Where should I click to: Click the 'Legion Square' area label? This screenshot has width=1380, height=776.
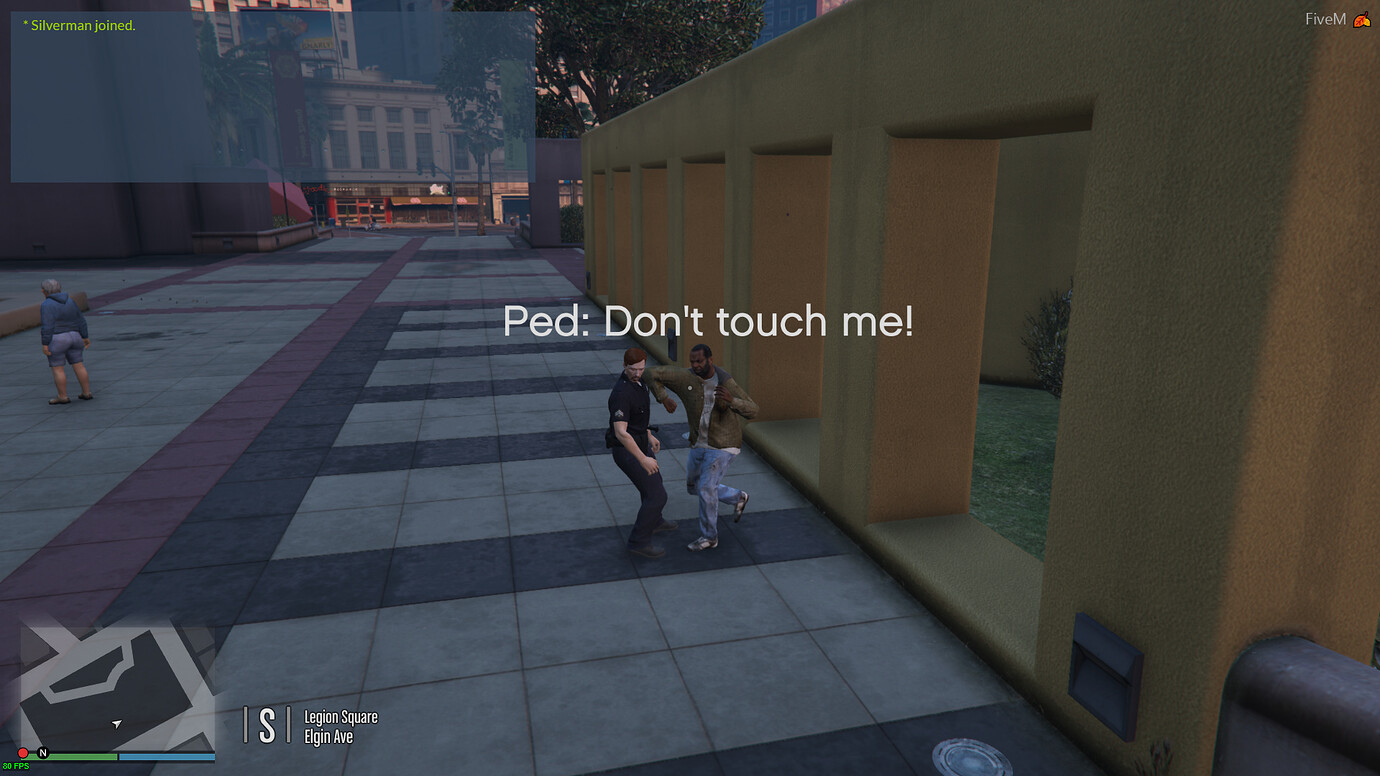(x=340, y=717)
